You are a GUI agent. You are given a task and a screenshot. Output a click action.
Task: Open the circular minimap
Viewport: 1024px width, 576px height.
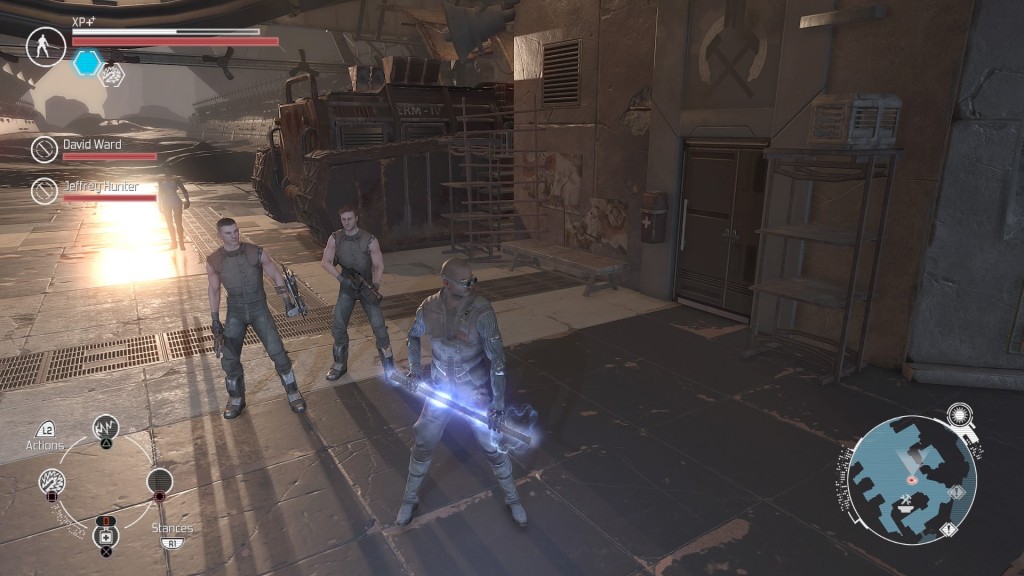click(x=903, y=479)
